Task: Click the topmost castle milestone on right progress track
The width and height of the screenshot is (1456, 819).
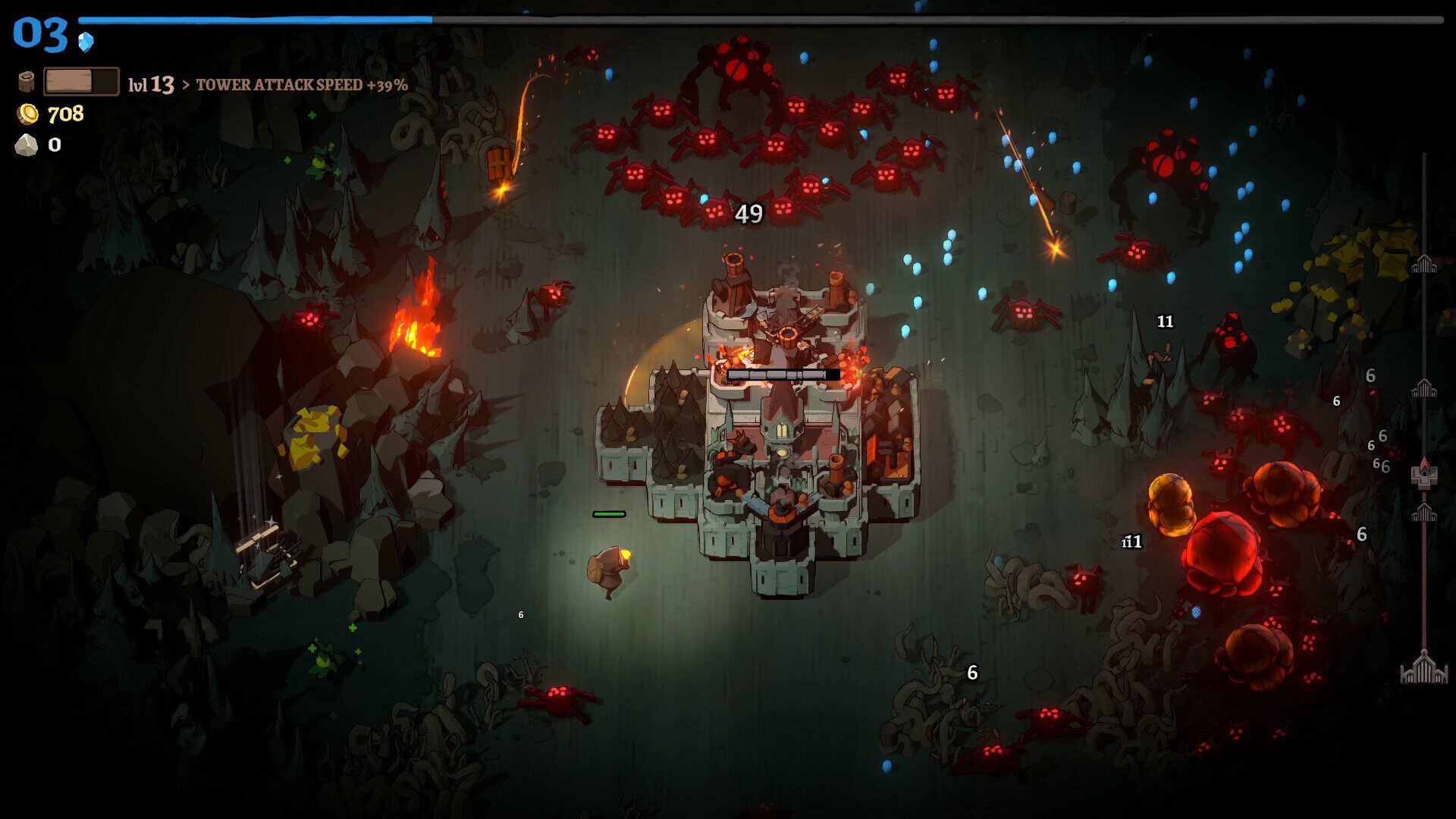Action: (x=1424, y=263)
